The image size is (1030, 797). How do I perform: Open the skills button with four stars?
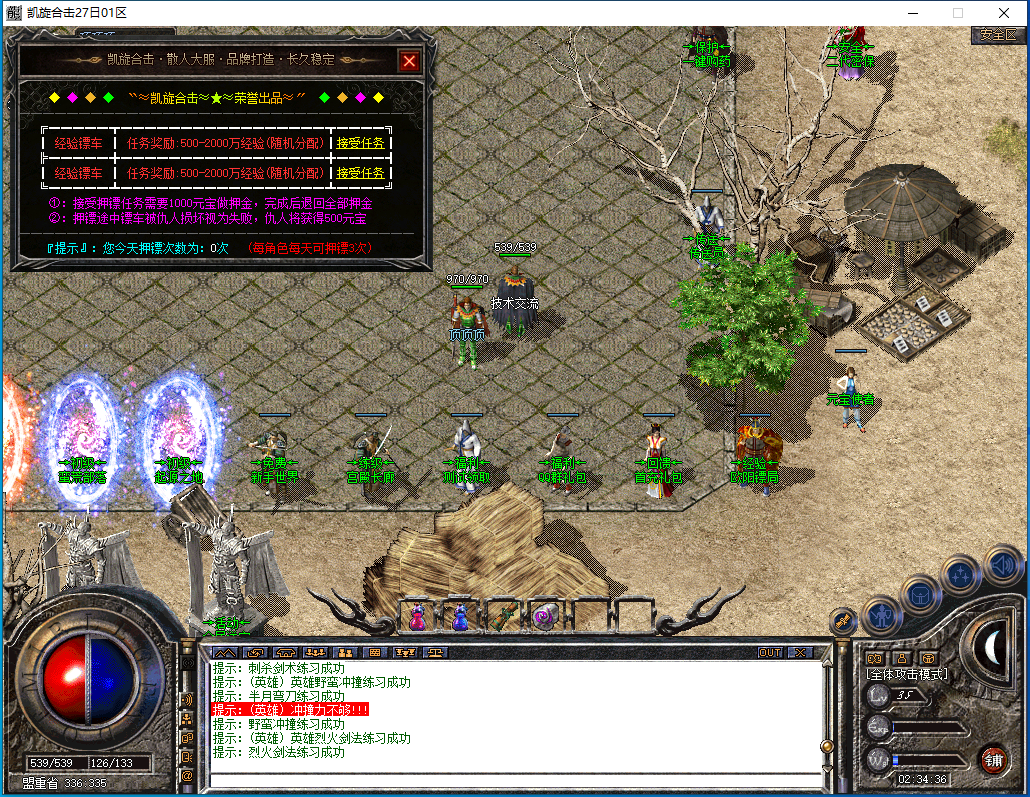[961, 574]
